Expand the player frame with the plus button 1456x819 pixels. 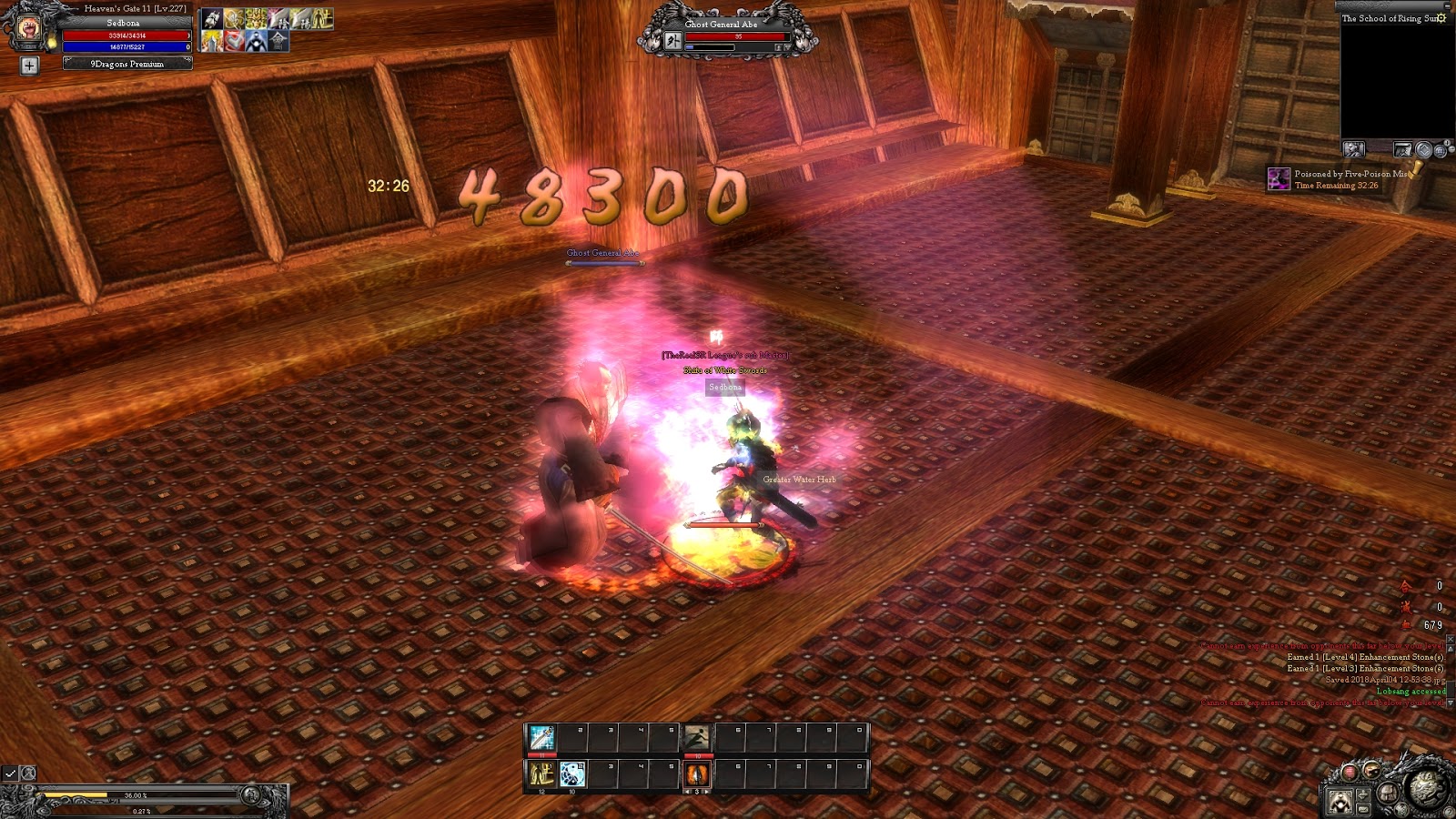pos(30,66)
